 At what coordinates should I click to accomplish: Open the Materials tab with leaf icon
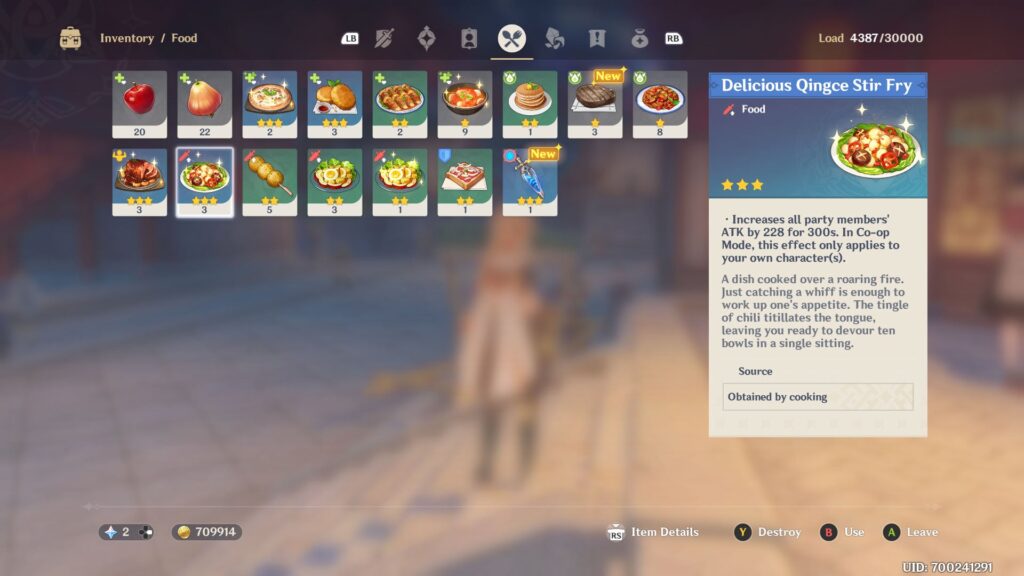(554, 39)
